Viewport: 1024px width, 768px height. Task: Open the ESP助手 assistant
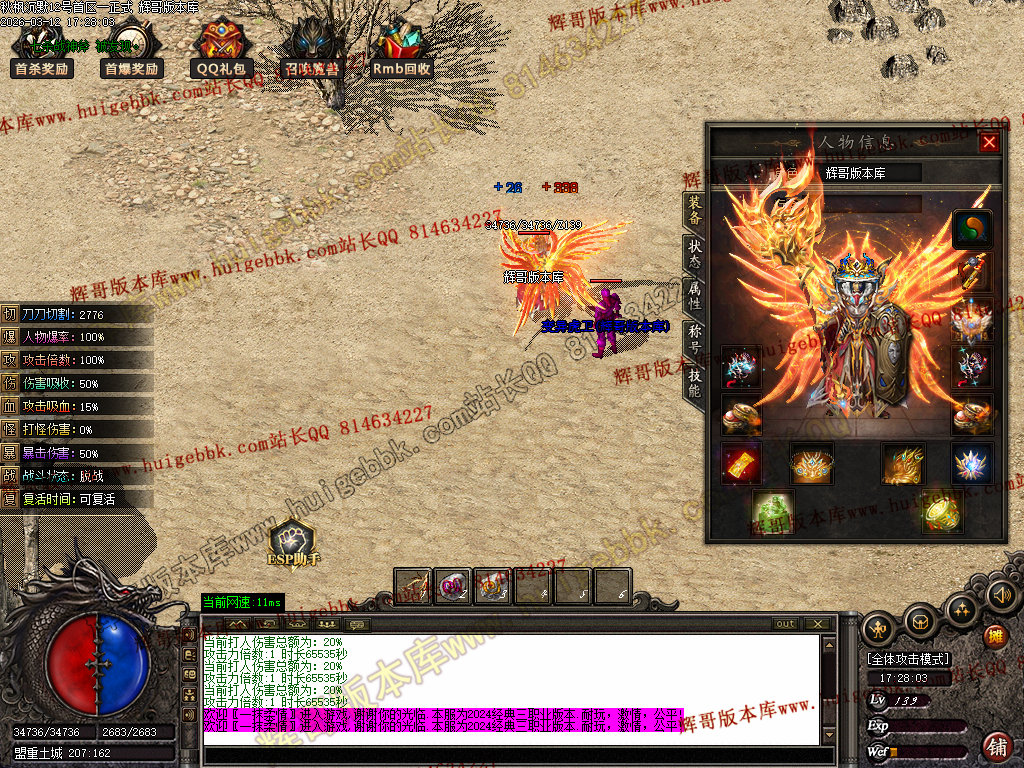click(292, 545)
